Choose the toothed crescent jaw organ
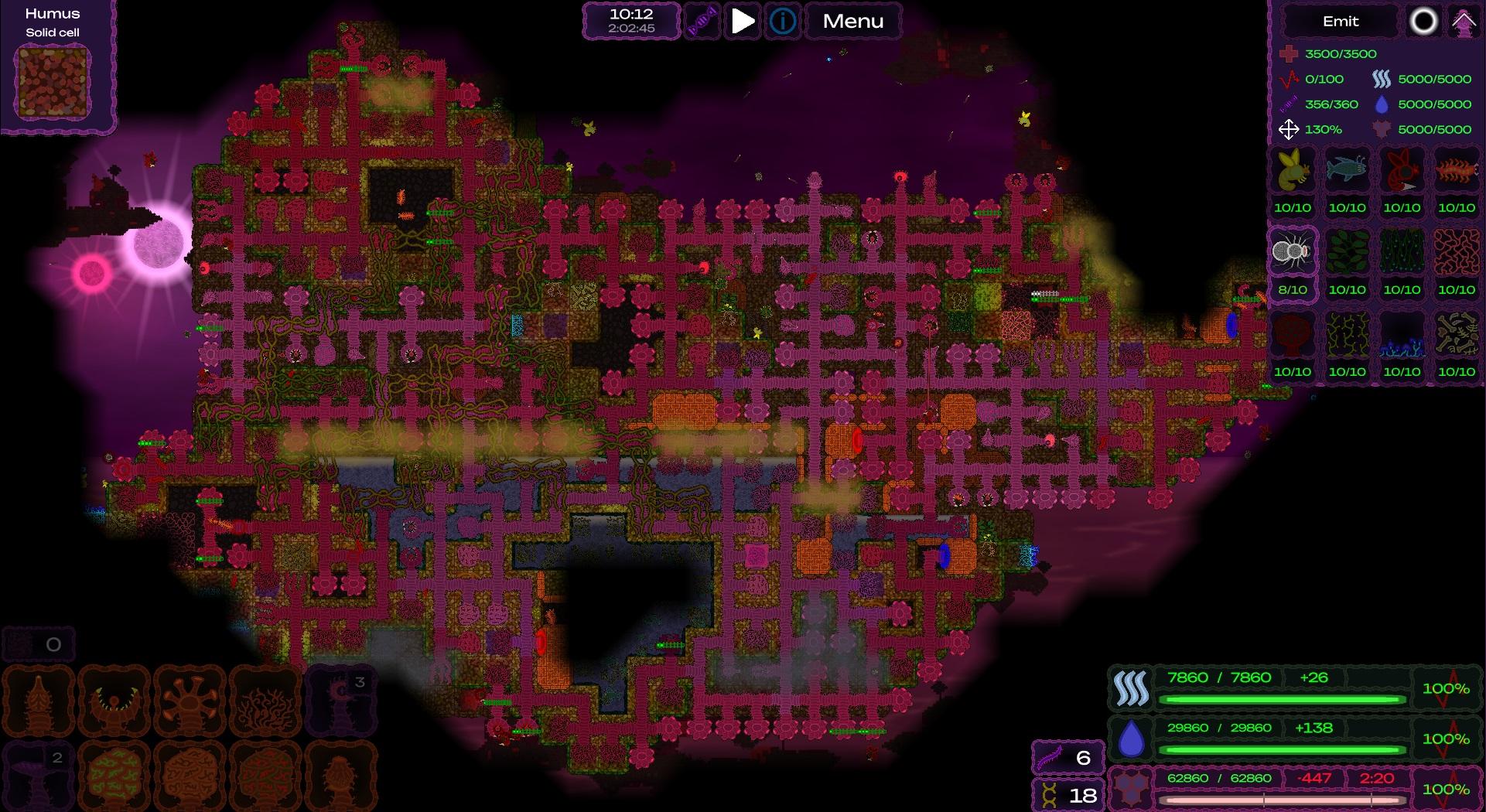 point(114,701)
